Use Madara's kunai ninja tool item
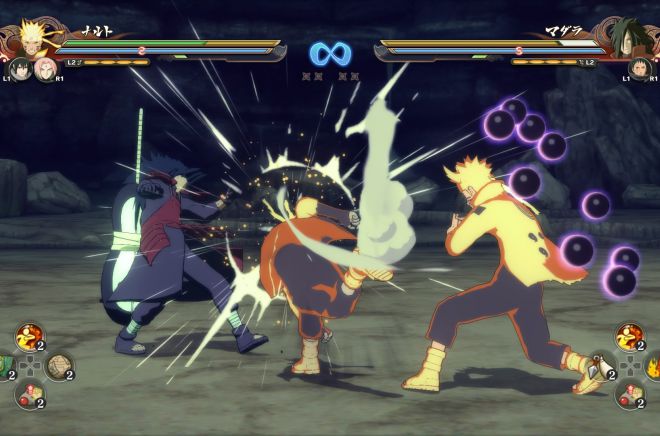Screen dimensions: 660x436 click(x=601, y=366)
